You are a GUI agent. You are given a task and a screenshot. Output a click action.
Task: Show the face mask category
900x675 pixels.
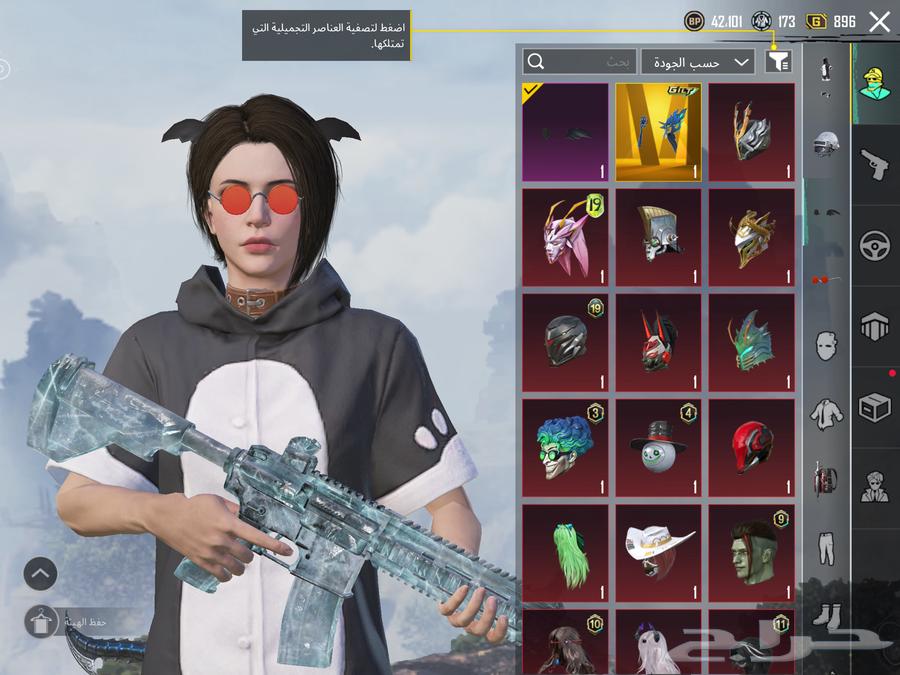point(826,346)
